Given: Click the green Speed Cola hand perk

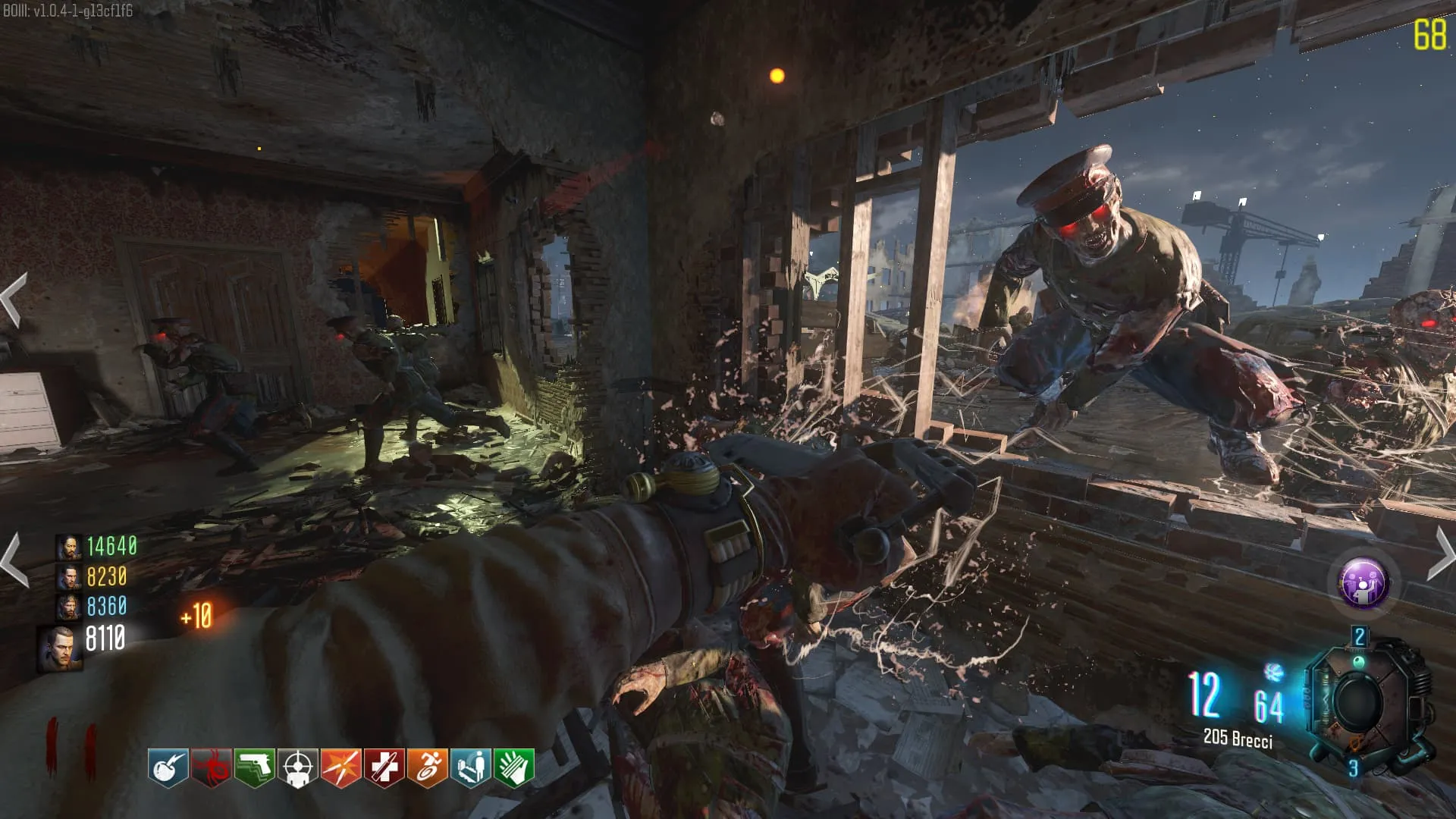Looking at the screenshot, I should (514, 768).
